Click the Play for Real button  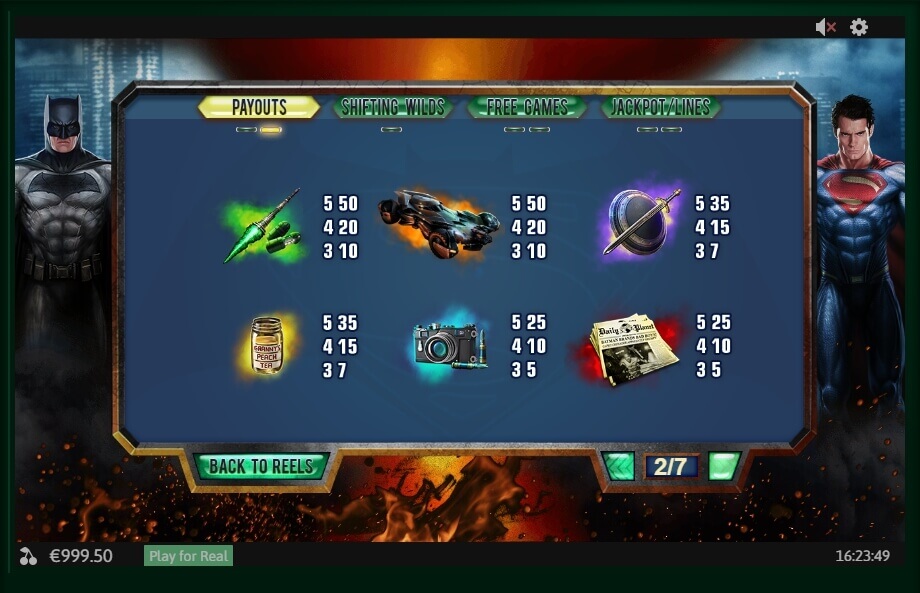(x=188, y=556)
